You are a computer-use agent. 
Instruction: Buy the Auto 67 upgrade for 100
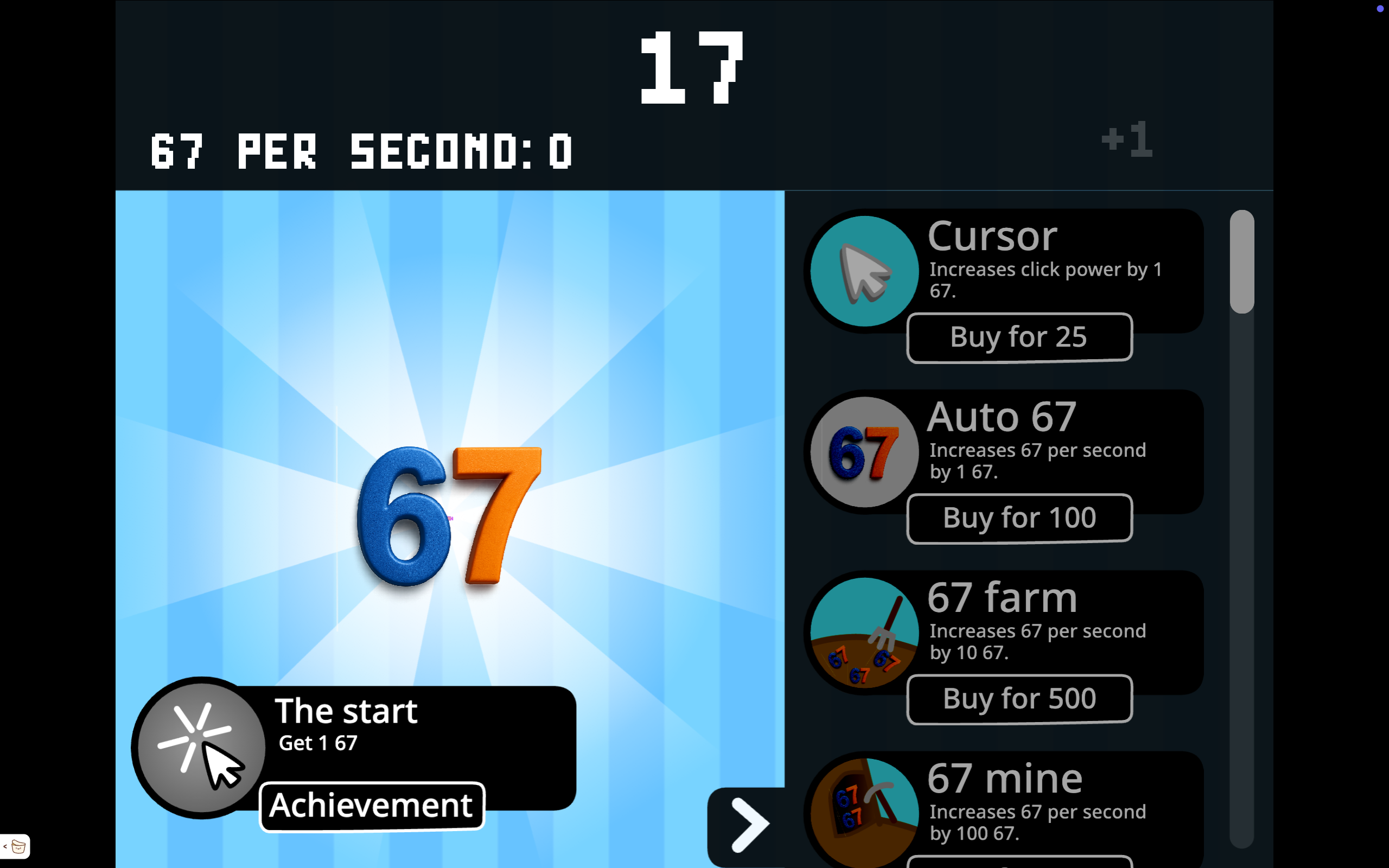click(x=1019, y=519)
